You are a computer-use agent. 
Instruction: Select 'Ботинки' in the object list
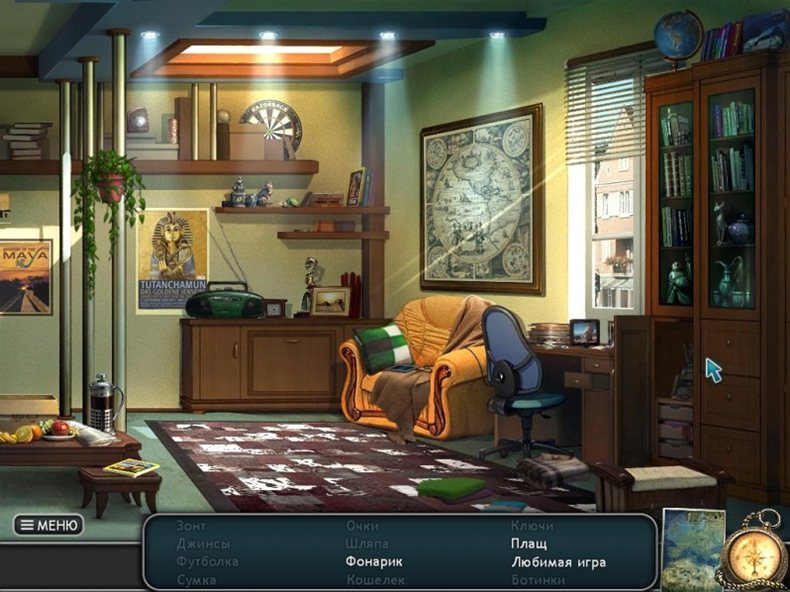[x=538, y=580]
